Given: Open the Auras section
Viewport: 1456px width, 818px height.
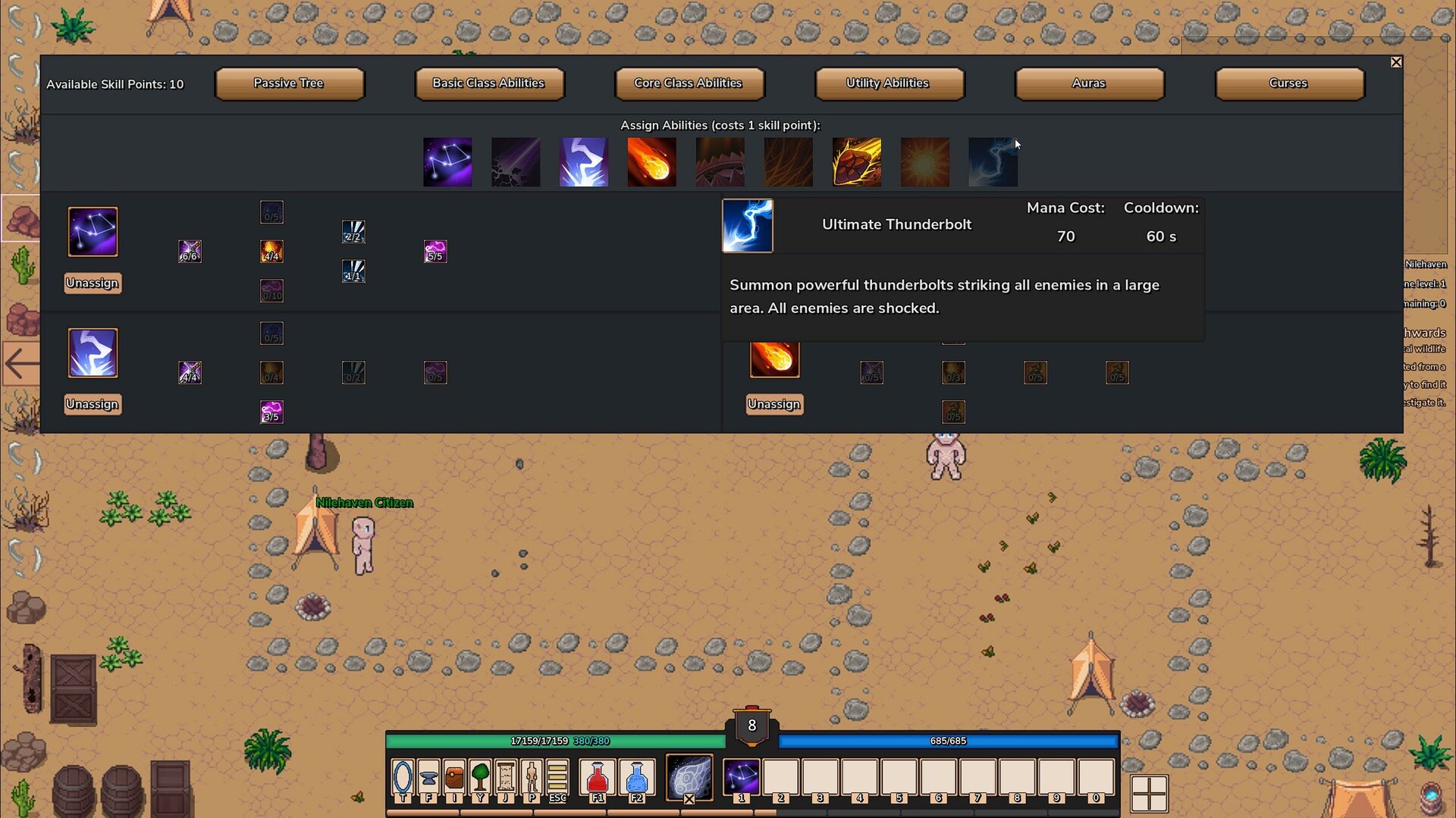Looking at the screenshot, I should [x=1089, y=83].
